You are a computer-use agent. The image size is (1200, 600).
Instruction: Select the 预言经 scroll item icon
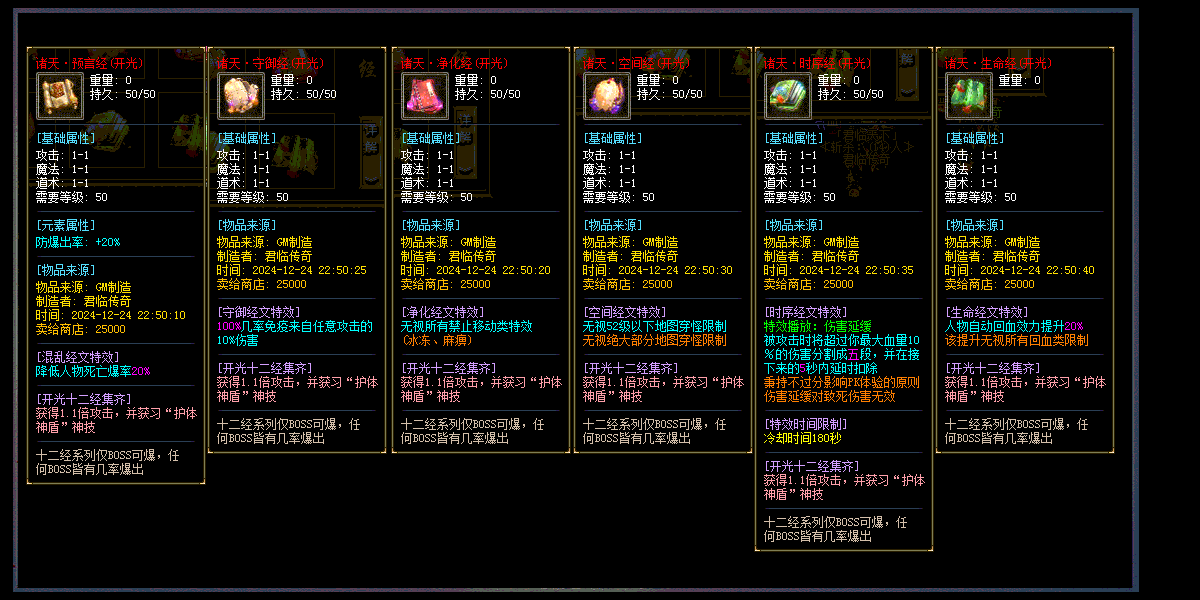59,96
